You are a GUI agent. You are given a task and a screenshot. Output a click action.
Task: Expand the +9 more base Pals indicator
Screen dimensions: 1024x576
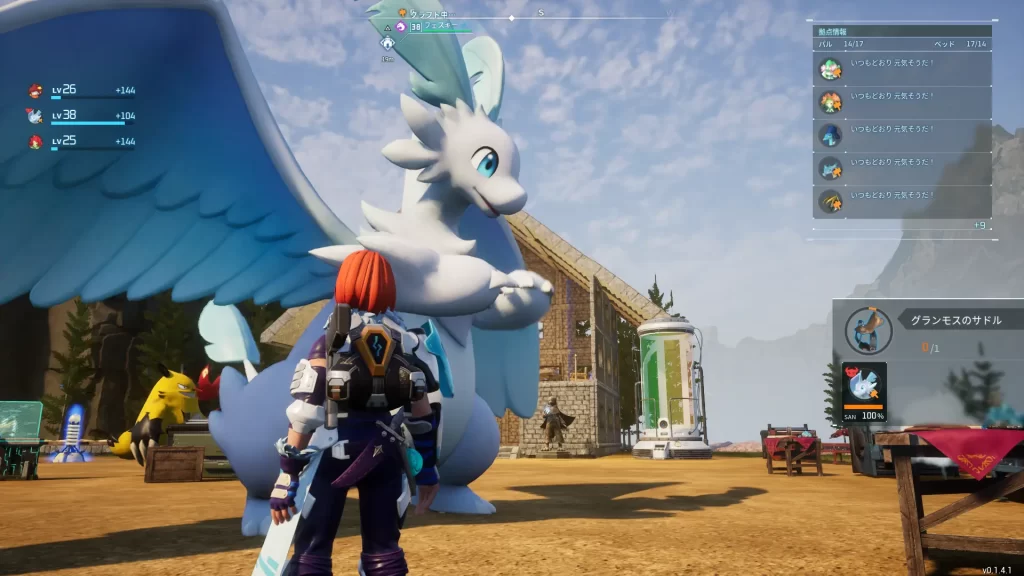[980, 226]
